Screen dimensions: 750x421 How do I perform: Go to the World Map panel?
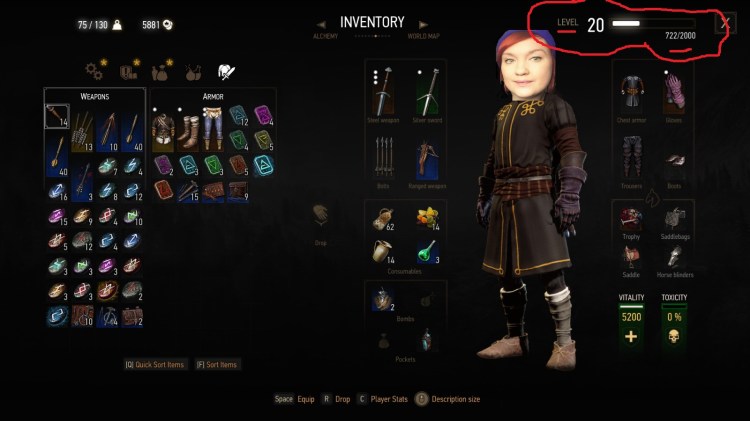[423, 37]
